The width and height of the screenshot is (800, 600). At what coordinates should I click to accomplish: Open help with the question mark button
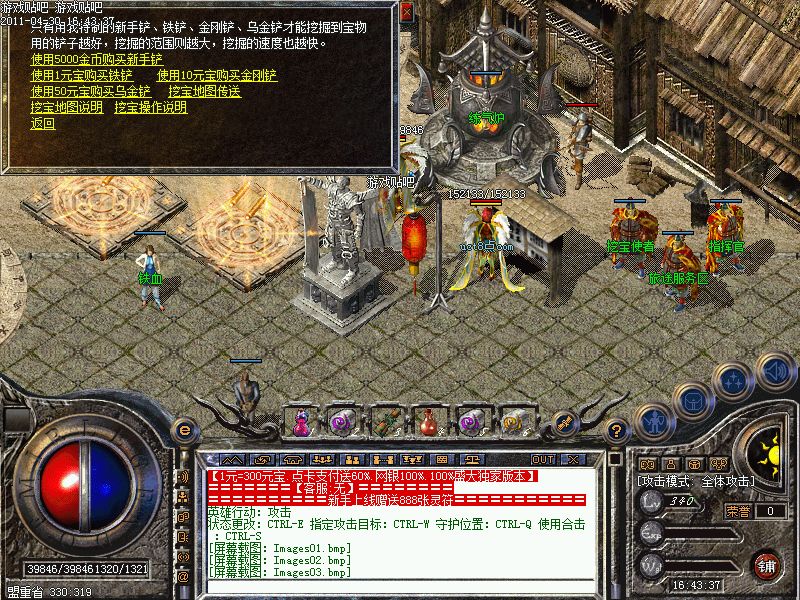pos(618,430)
